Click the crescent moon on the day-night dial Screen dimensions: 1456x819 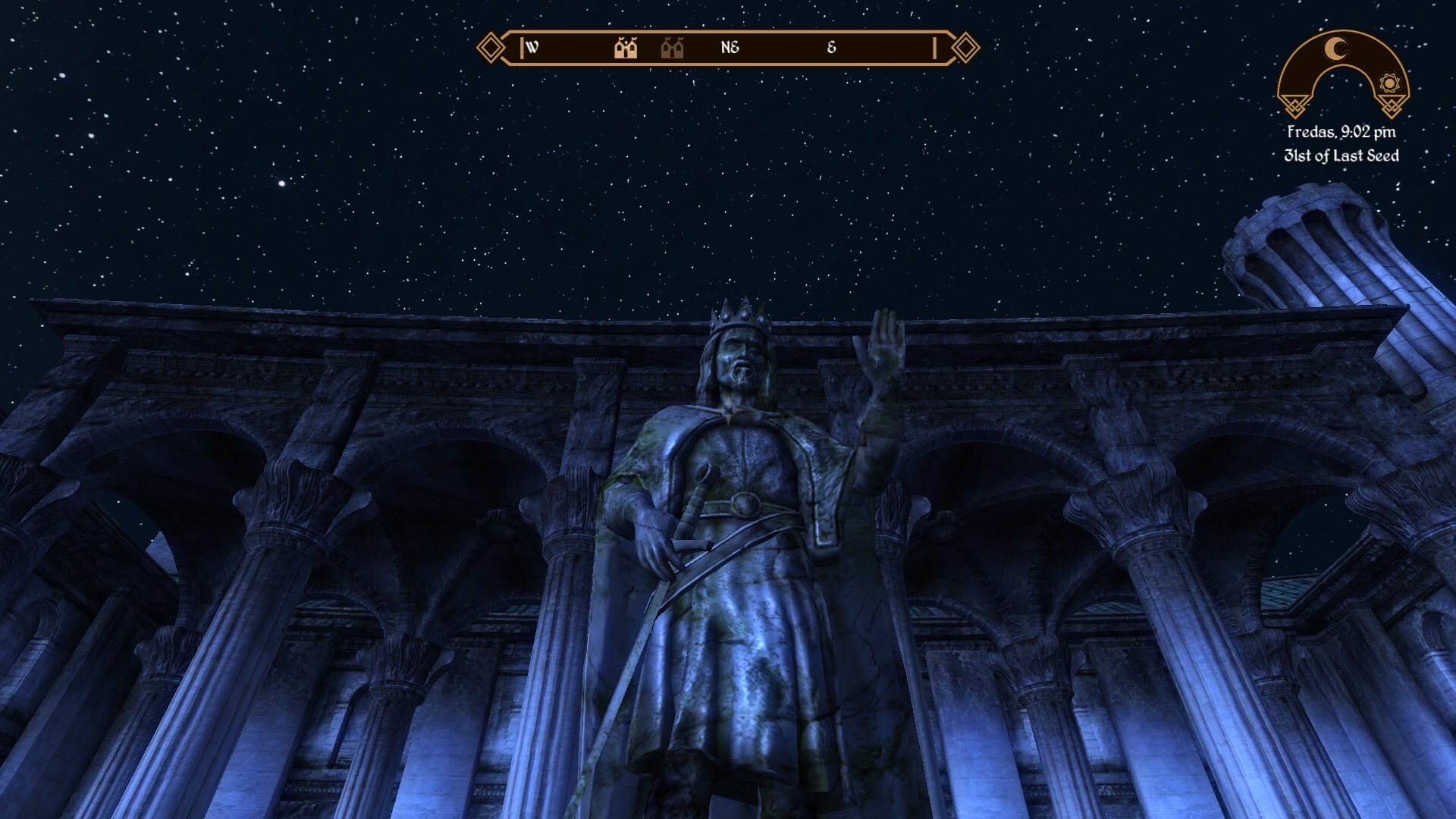[1336, 49]
